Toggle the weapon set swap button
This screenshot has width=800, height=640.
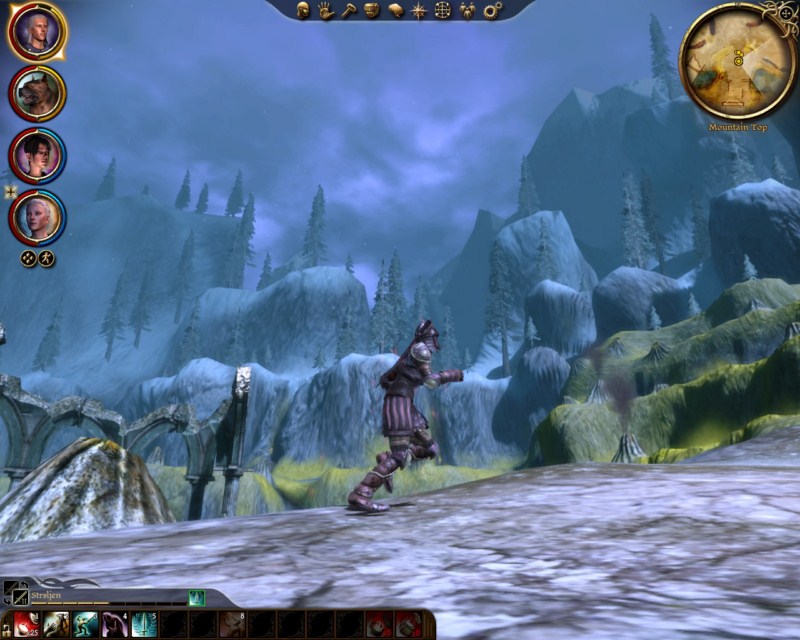14,592
